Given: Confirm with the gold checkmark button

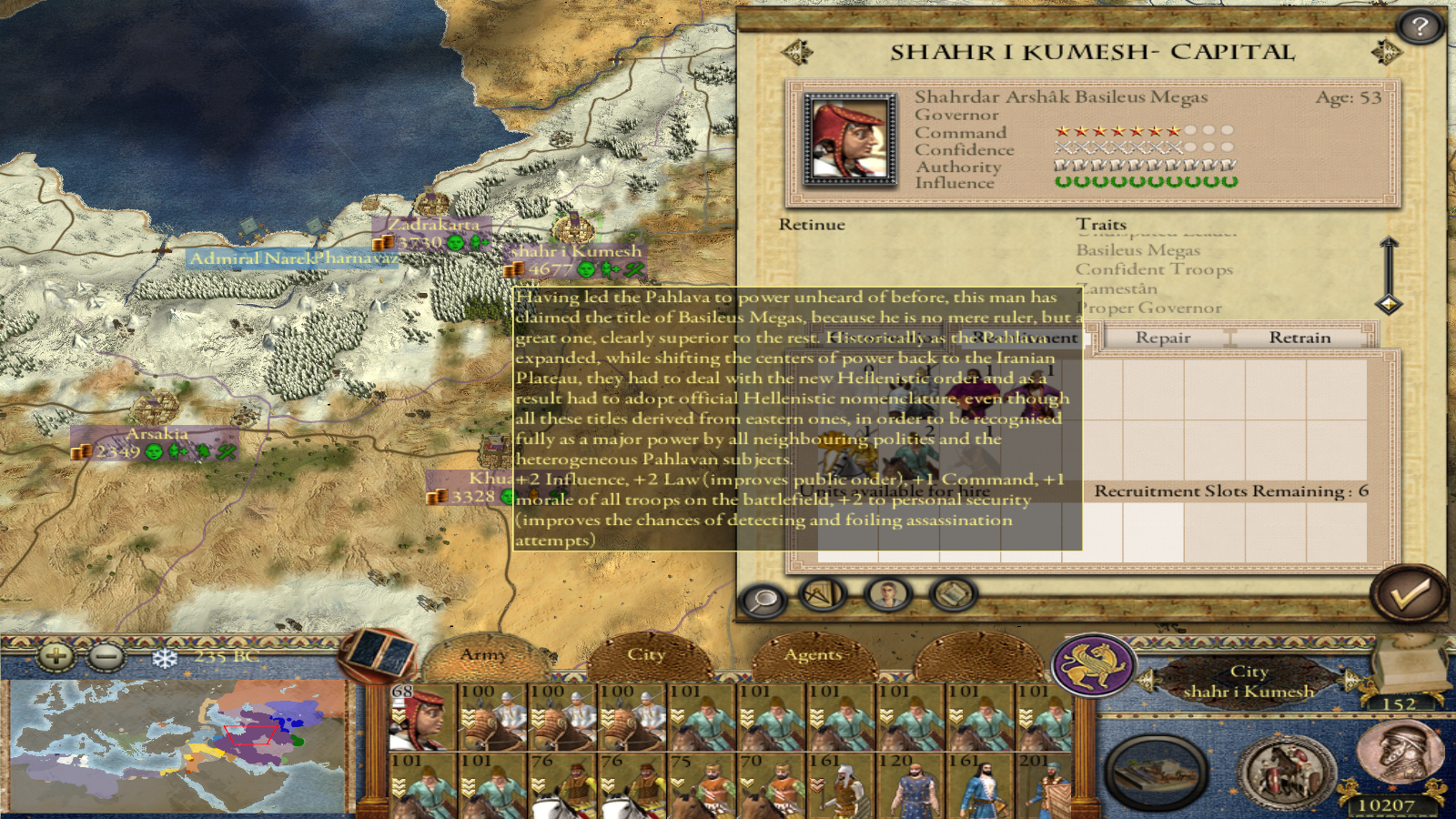Looking at the screenshot, I should coord(1408,594).
